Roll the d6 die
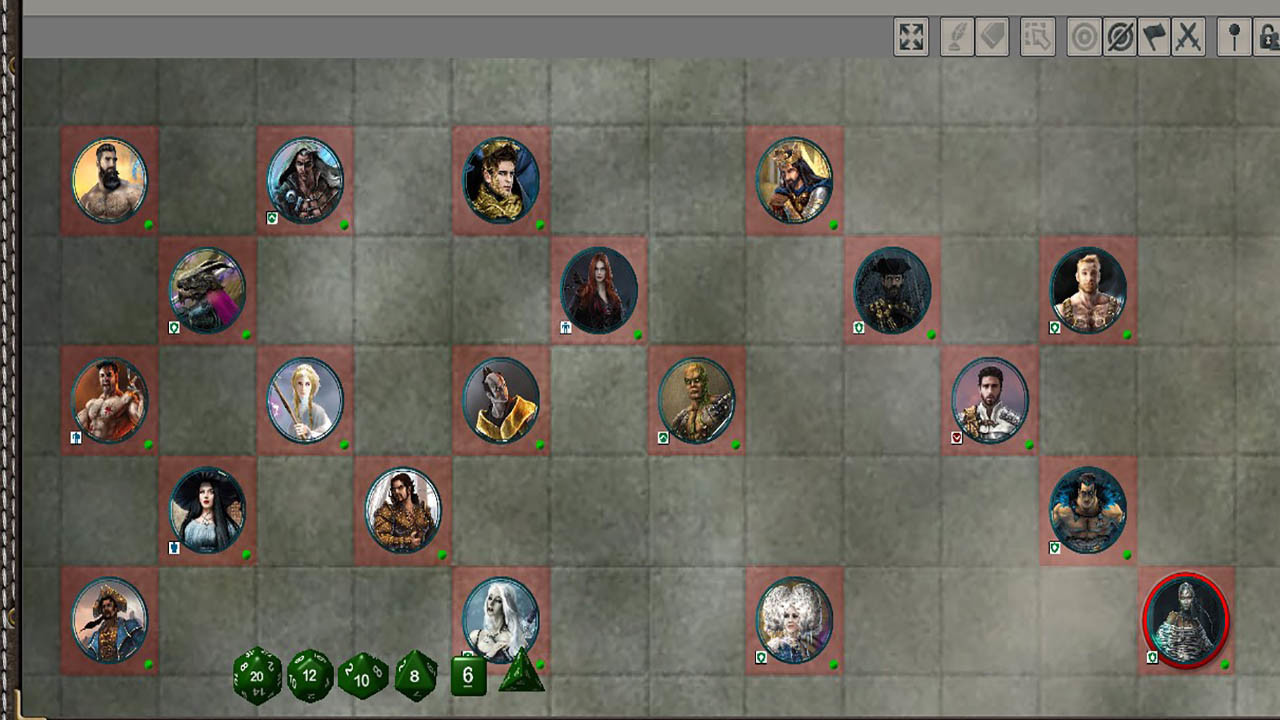1280x720 pixels. (x=467, y=676)
